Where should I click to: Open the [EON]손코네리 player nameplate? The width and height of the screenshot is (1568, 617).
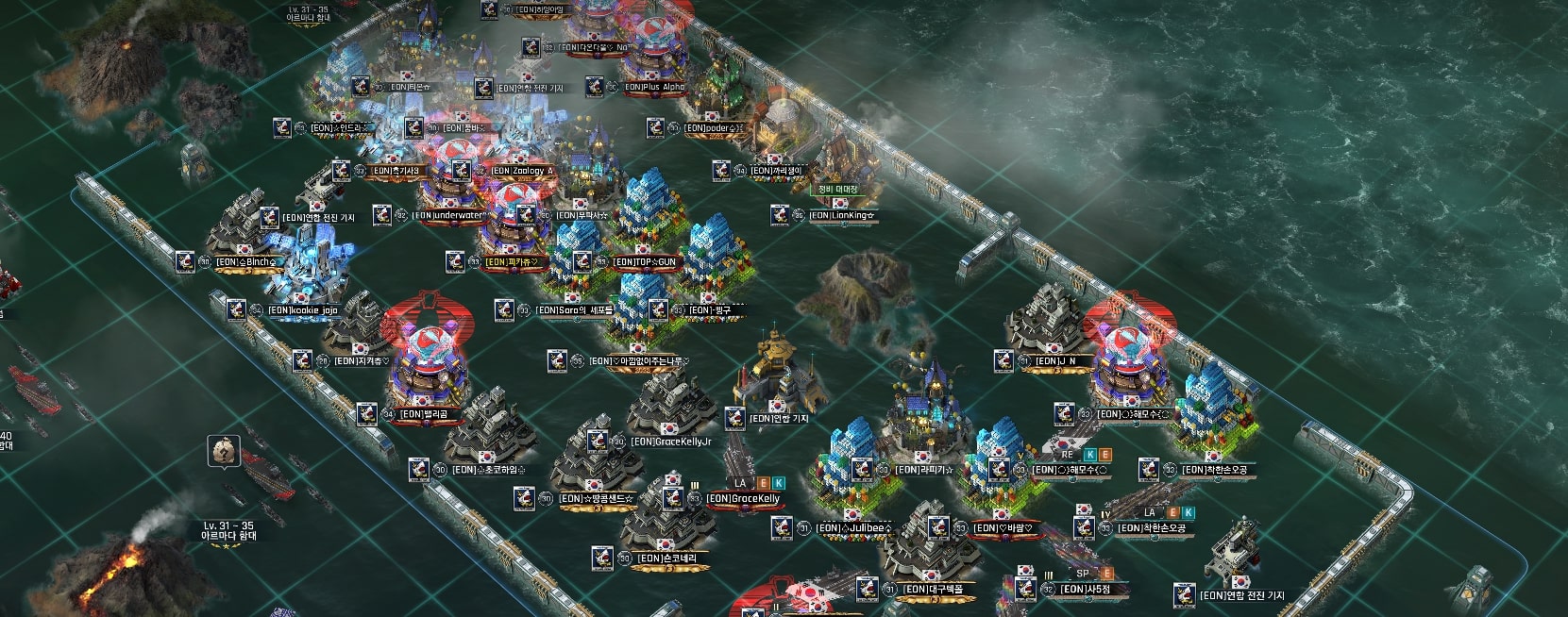click(666, 559)
